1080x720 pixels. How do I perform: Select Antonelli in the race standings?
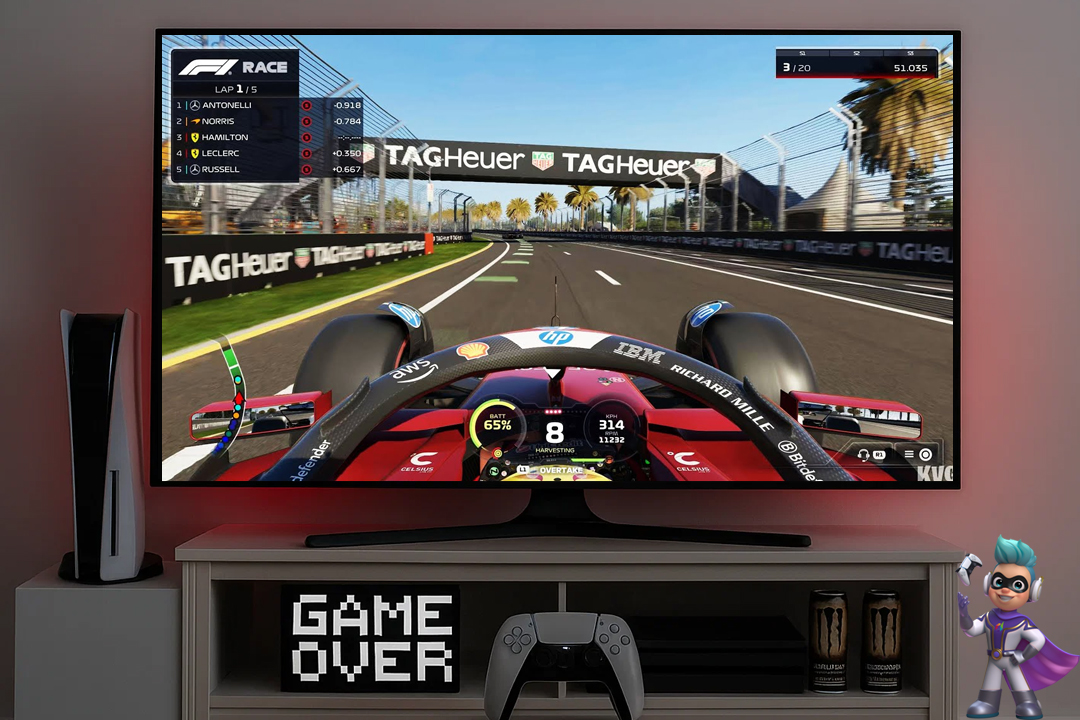[x=227, y=105]
